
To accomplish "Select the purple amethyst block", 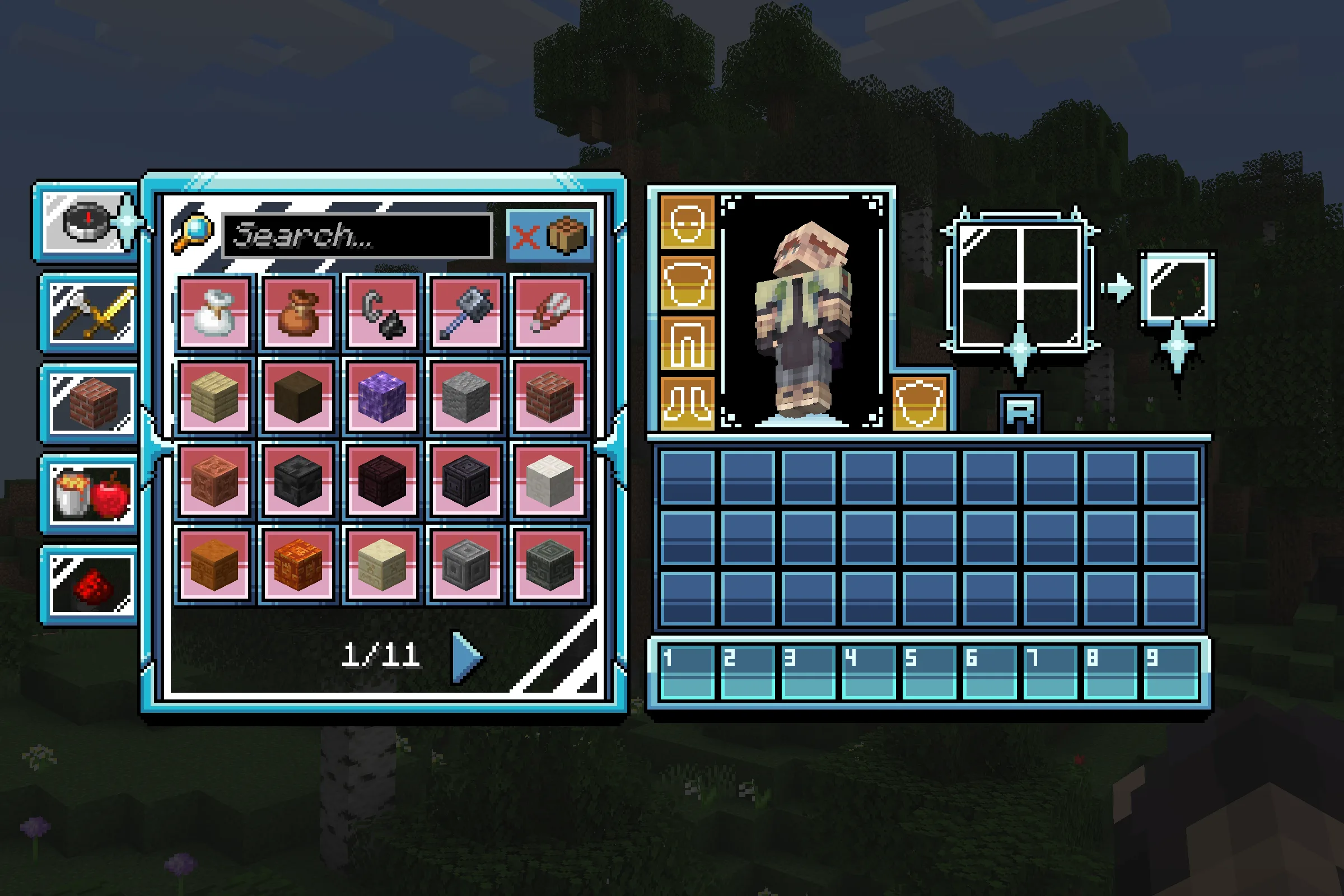I will click(x=382, y=395).
